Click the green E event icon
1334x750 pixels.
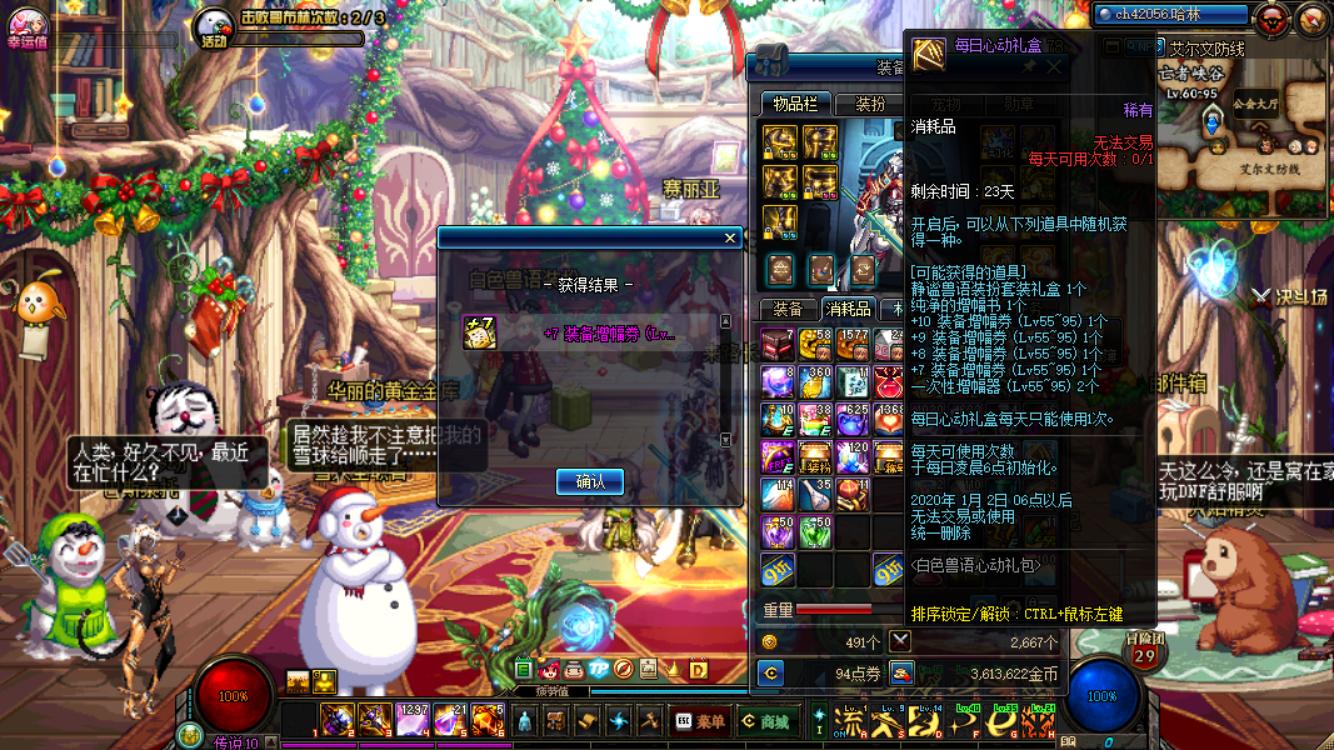click(523, 668)
